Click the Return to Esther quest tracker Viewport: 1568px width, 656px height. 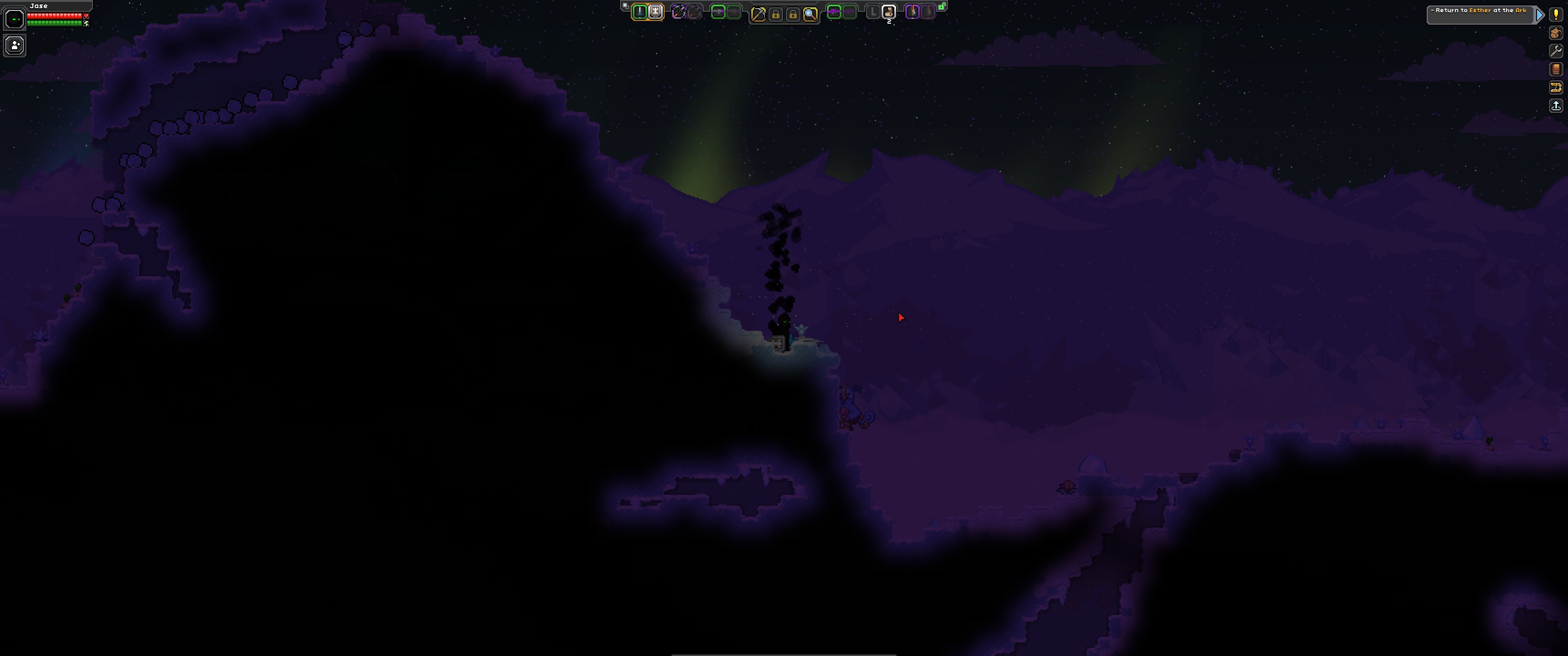pyautogui.click(x=1480, y=14)
